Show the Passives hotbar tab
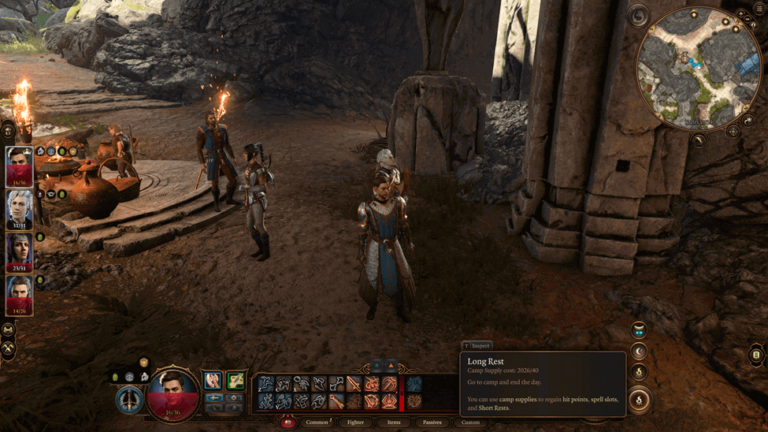 (432, 422)
